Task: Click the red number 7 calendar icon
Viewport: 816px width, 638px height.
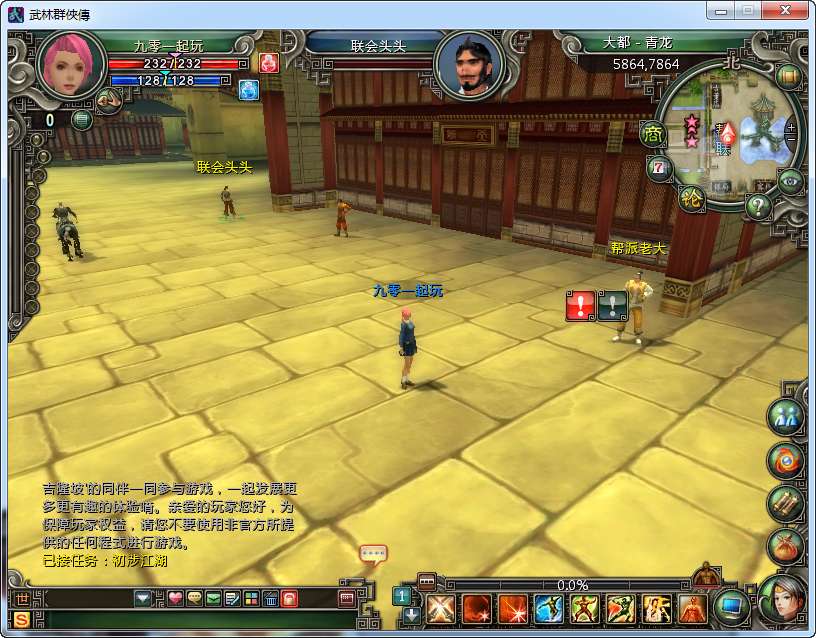Action: [x=658, y=168]
